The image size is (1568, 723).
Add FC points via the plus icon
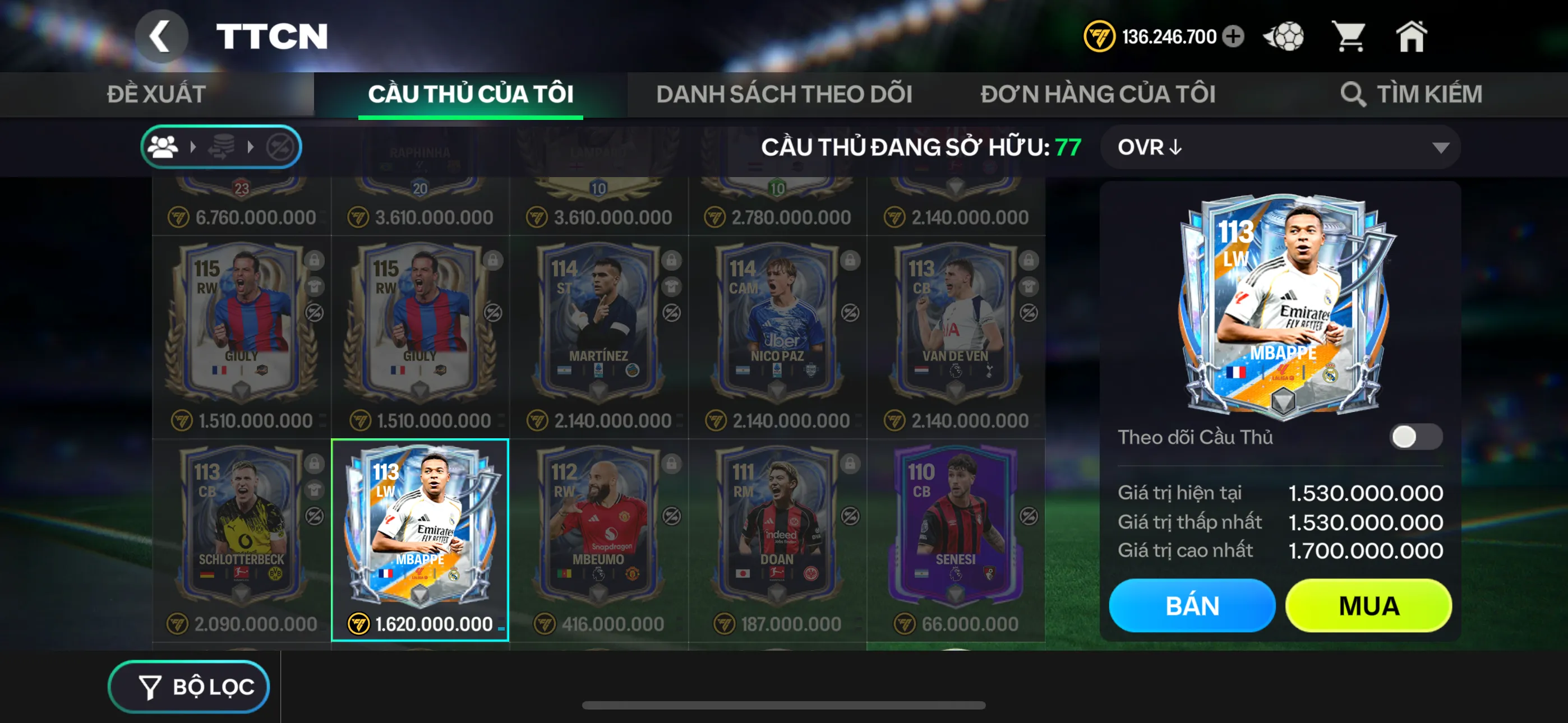coord(1234,36)
